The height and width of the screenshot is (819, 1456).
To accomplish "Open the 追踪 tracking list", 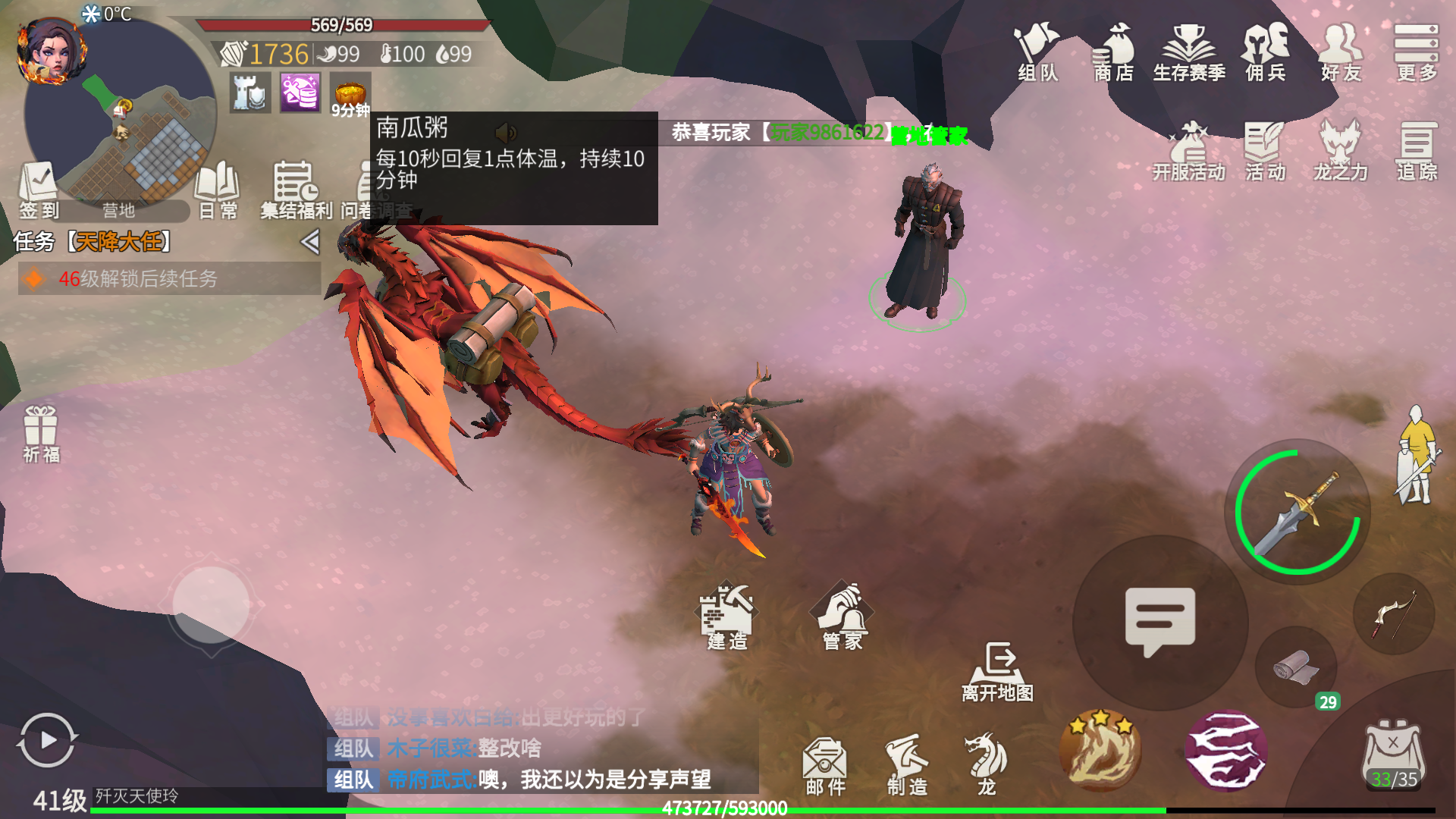I will point(1417,152).
